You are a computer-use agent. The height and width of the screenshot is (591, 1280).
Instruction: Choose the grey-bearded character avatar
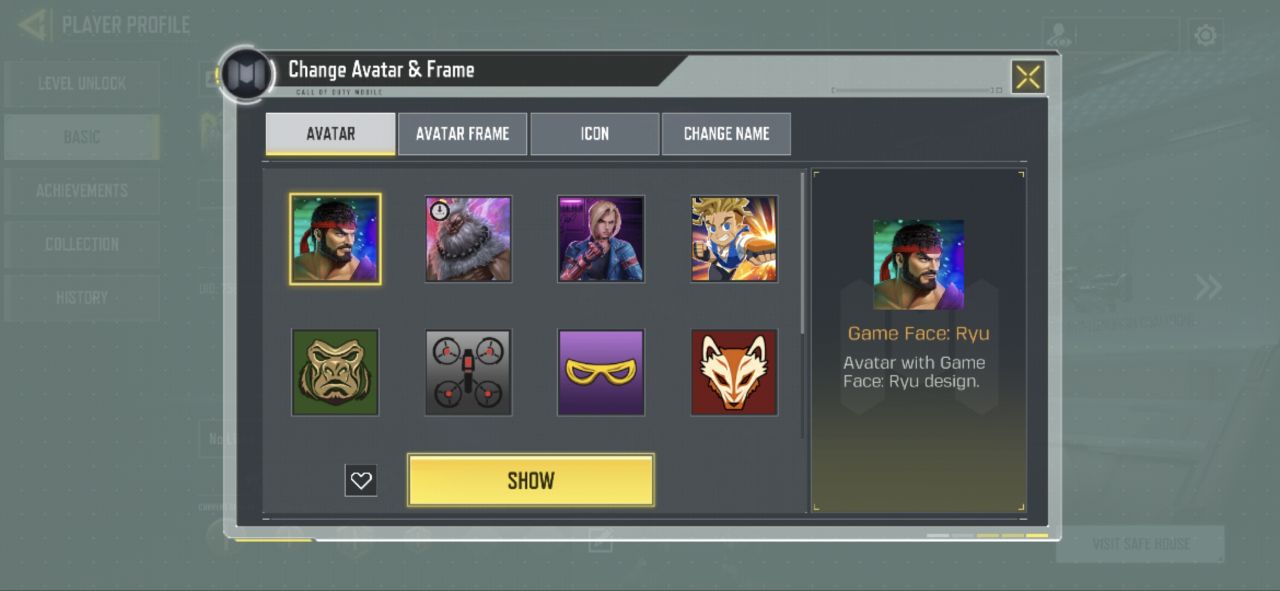click(x=468, y=239)
